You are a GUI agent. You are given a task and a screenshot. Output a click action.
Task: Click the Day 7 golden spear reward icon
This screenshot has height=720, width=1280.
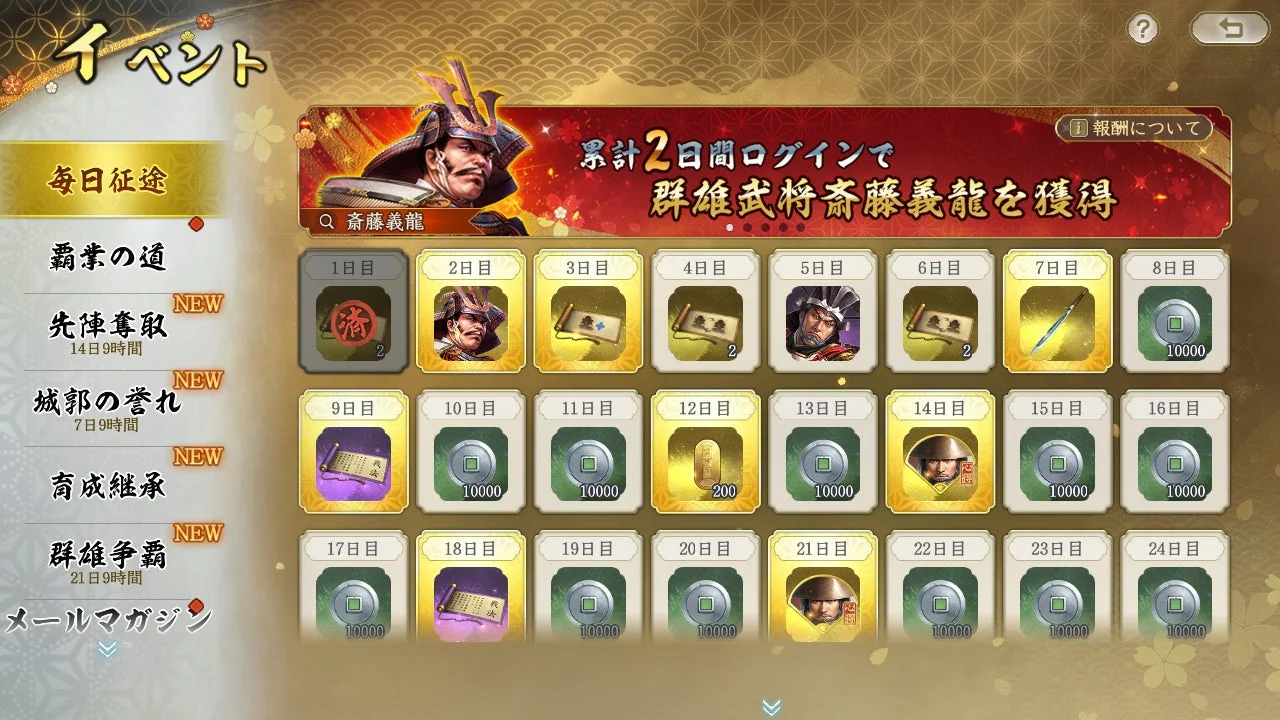1058,322
